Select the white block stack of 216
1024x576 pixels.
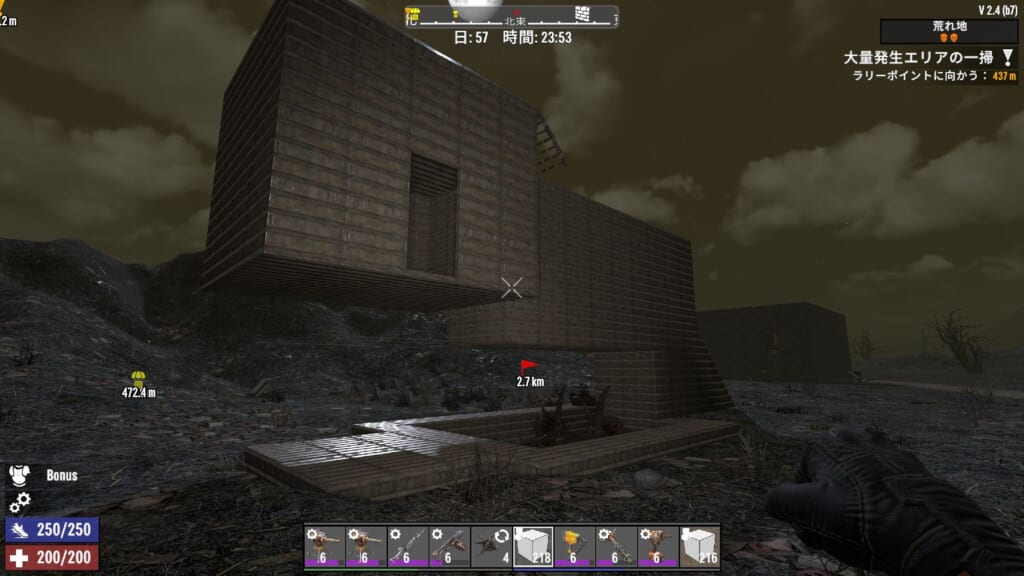click(x=699, y=547)
